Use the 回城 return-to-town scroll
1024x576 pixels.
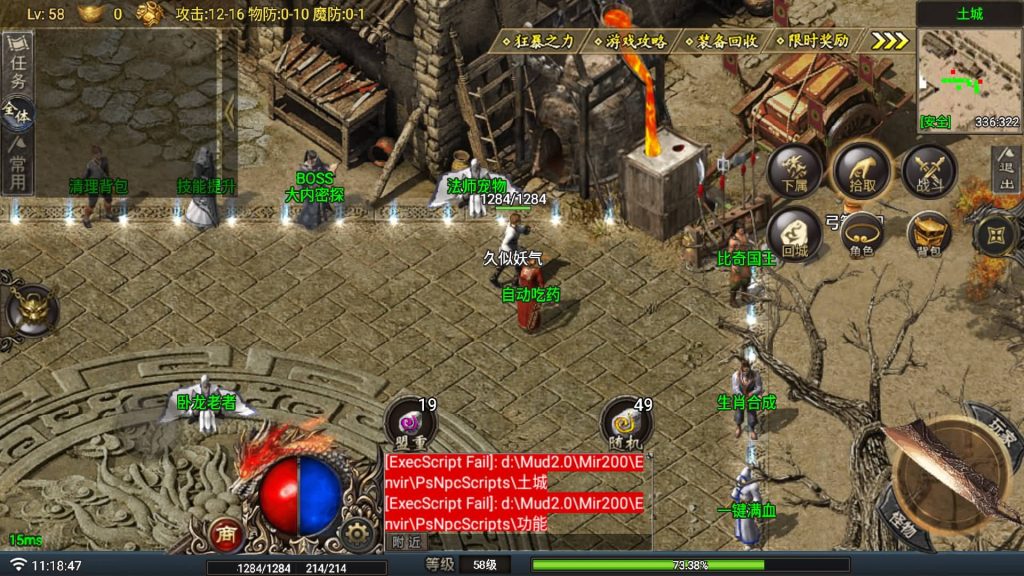[x=795, y=235]
